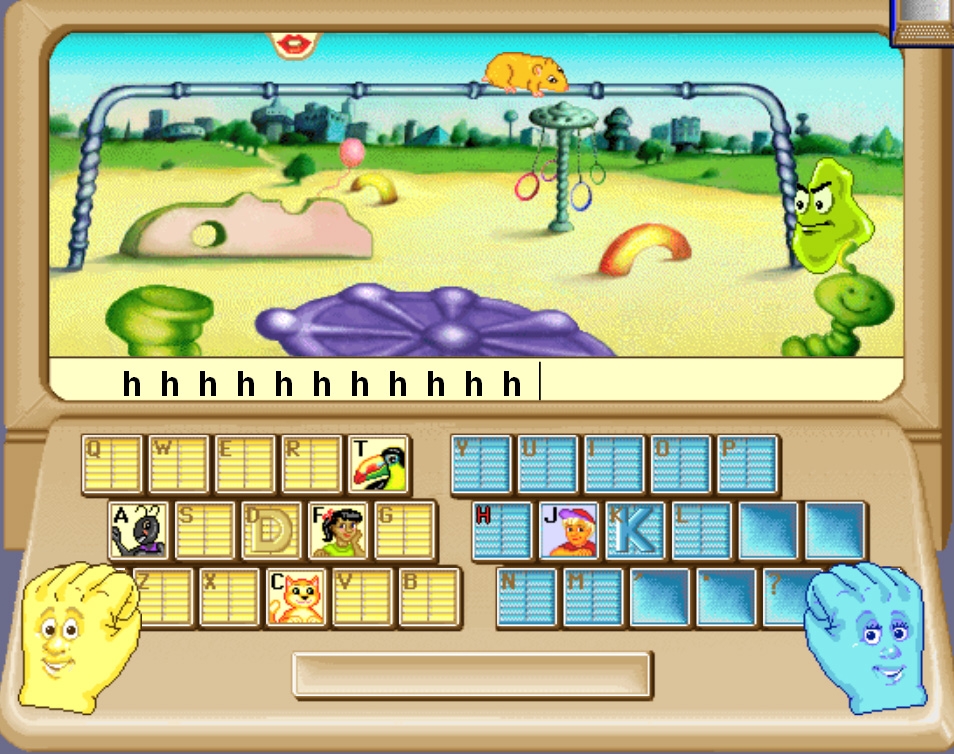Image resolution: width=954 pixels, height=754 pixels.
Task: Click the cat C key
Action: (296, 597)
